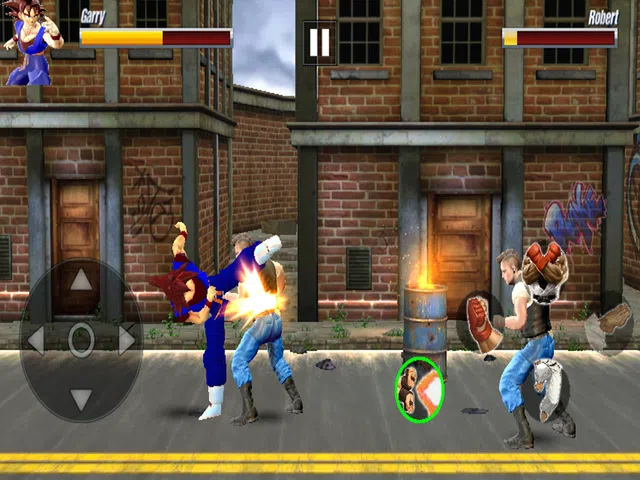Tap the d-pad left arrow
Viewport: 640px width, 480px height.
(x=35, y=340)
